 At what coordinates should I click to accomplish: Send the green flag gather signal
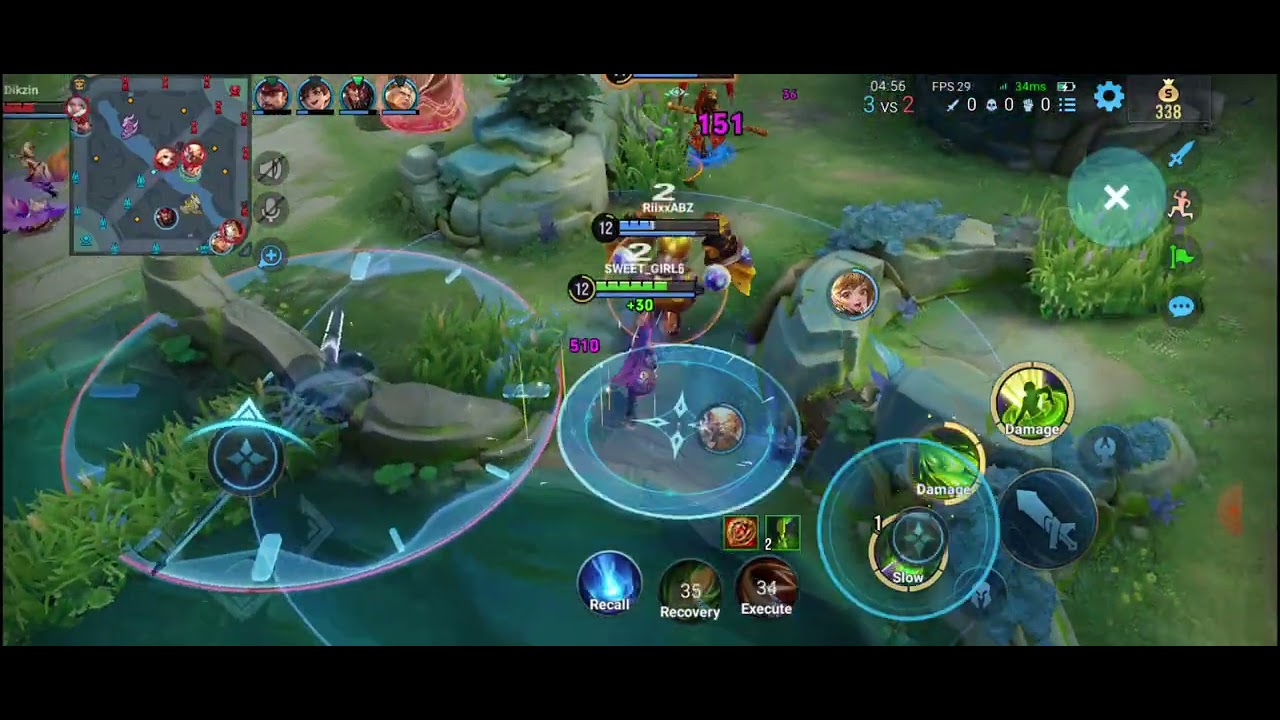(x=1182, y=256)
